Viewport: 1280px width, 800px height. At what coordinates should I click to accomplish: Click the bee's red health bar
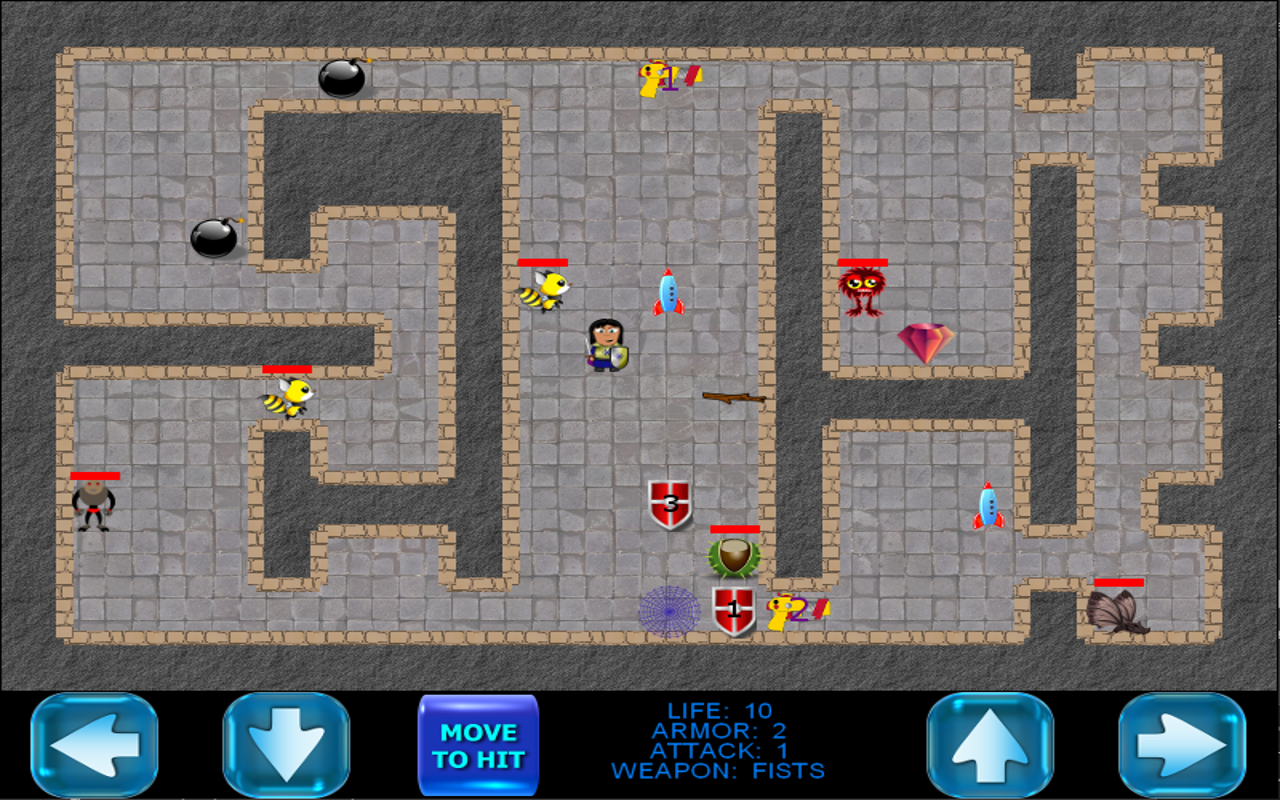click(541, 264)
